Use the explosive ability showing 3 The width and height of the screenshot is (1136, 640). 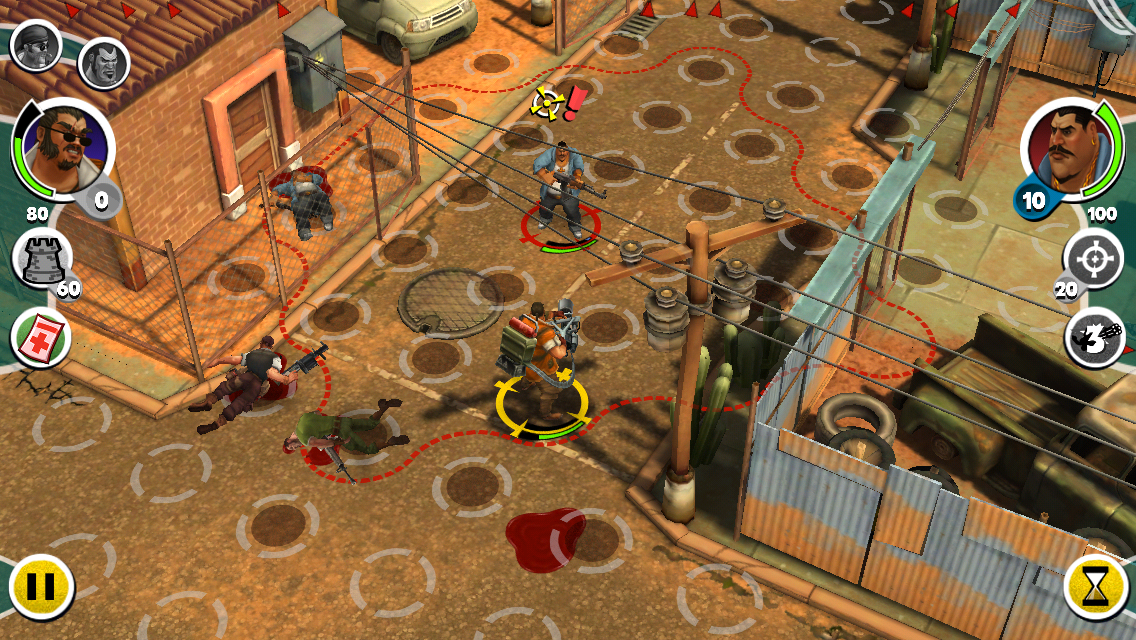[1095, 337]
